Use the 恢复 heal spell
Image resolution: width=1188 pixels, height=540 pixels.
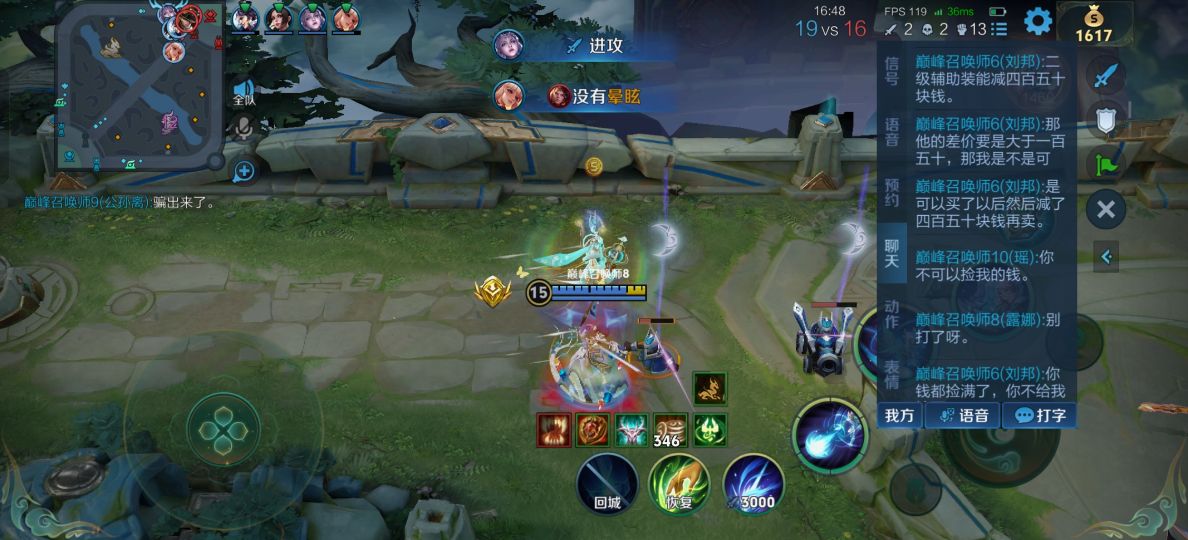pyautogui.click(x=679, y=485)
